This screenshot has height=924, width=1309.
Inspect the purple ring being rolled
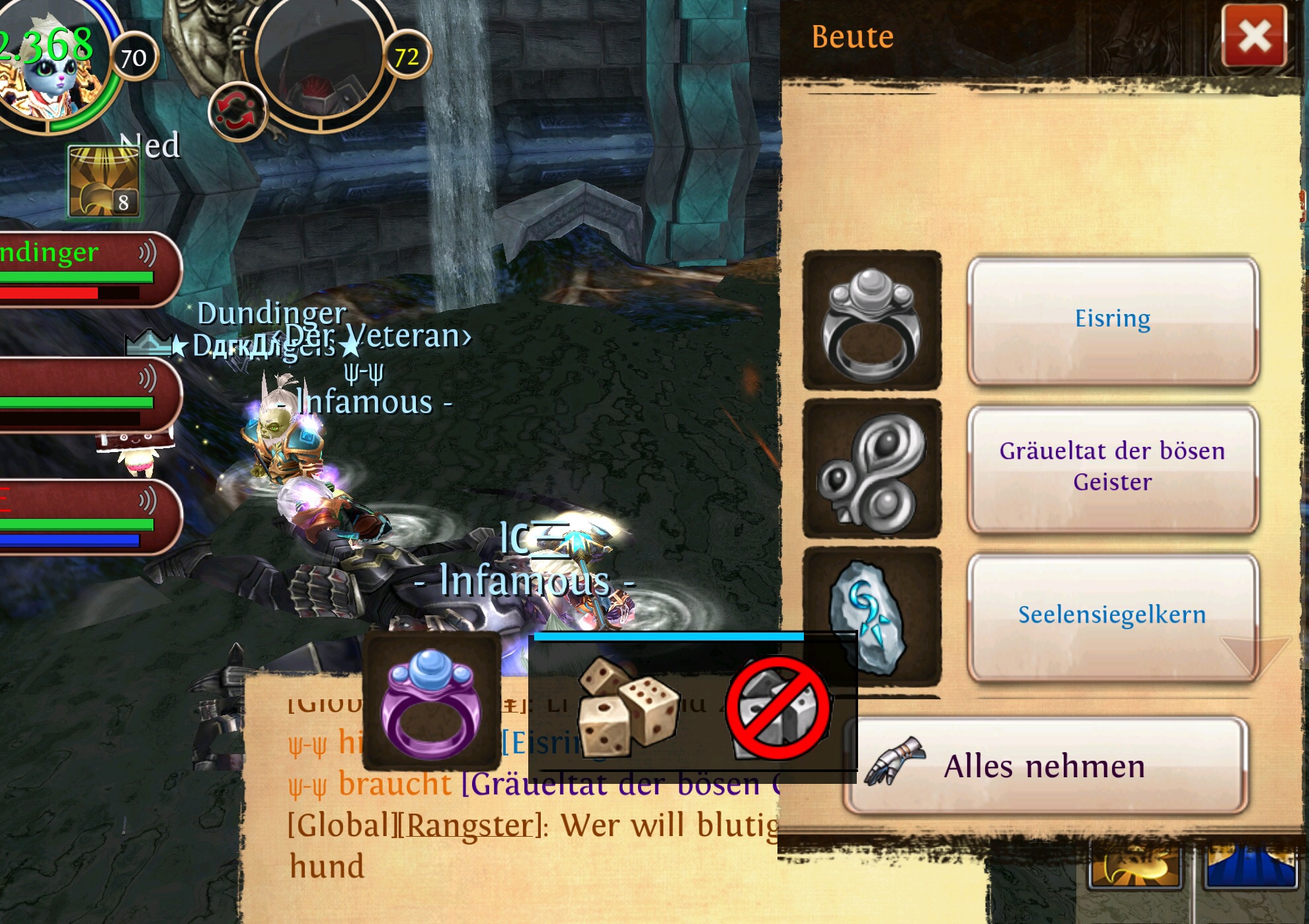pyautogui.click(x=432, y=702)
